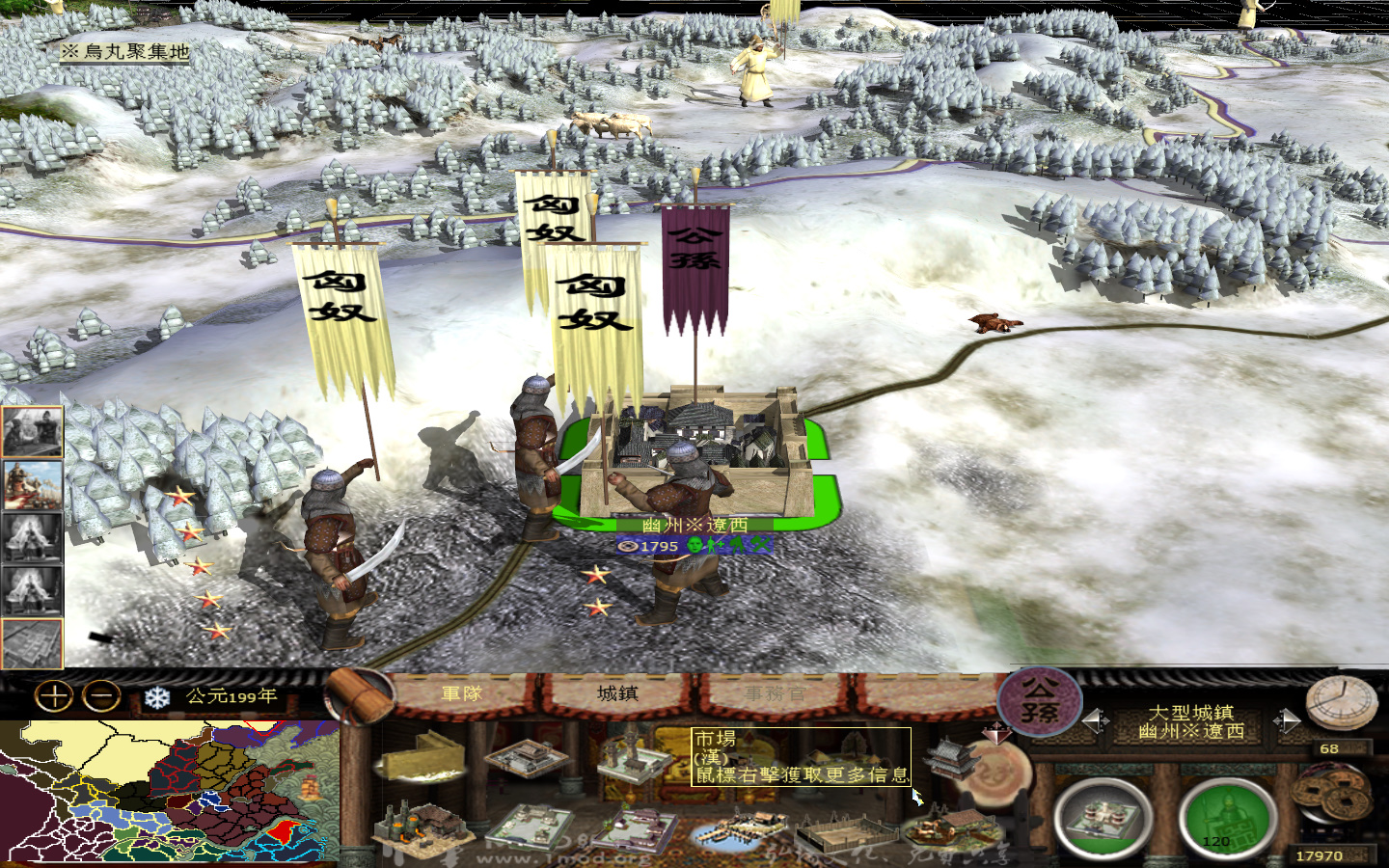The width and height of the screenshot is (1389, 868).
Task: Click the right arrow to cycle settlements
Action: click(x=1289, y=721)
